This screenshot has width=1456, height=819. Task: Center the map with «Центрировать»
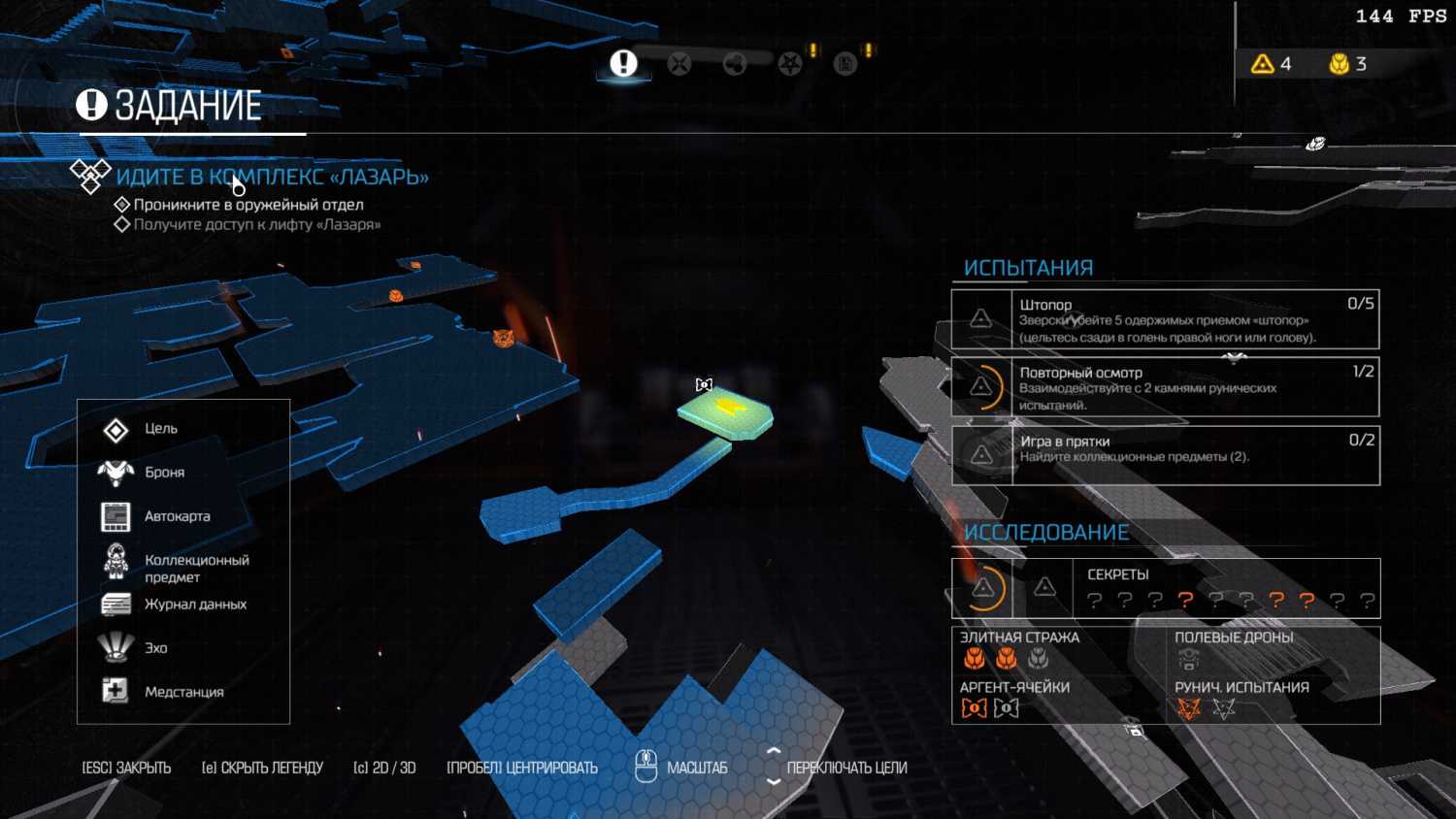tap(522, 768)
